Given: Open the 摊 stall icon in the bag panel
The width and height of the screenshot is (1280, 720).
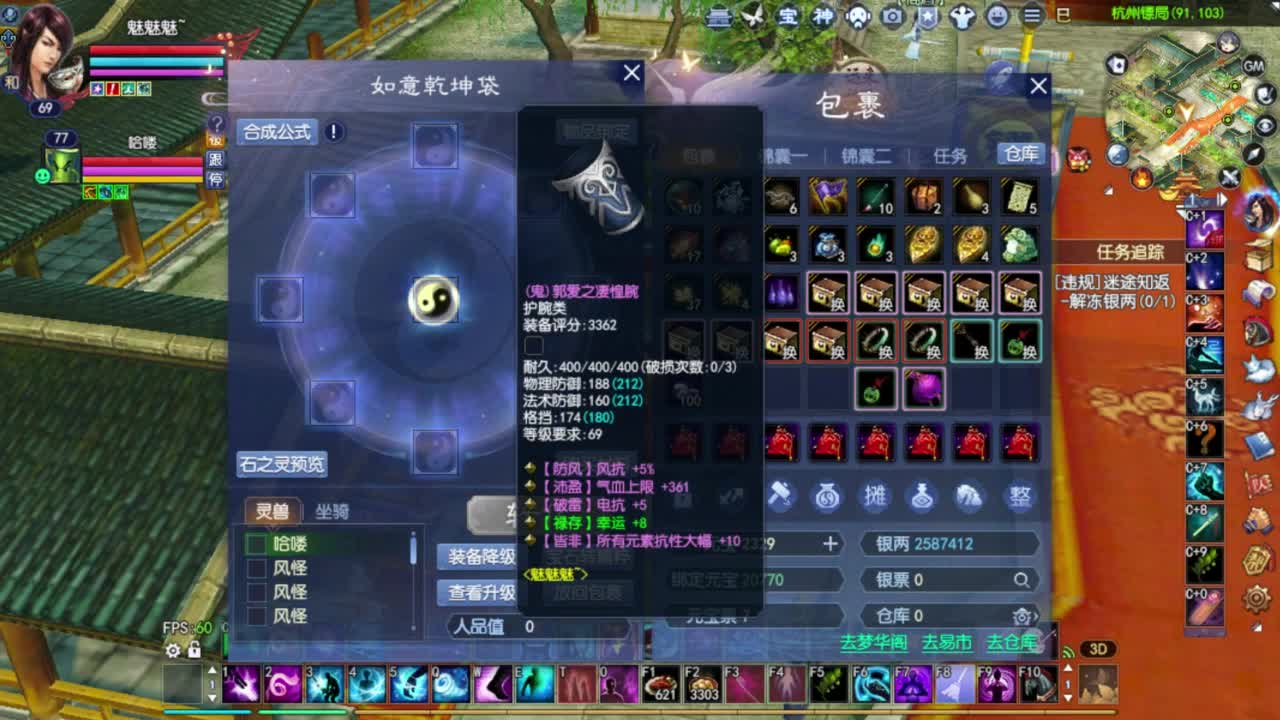Looking at the screenshot, I should click(876, 494).
